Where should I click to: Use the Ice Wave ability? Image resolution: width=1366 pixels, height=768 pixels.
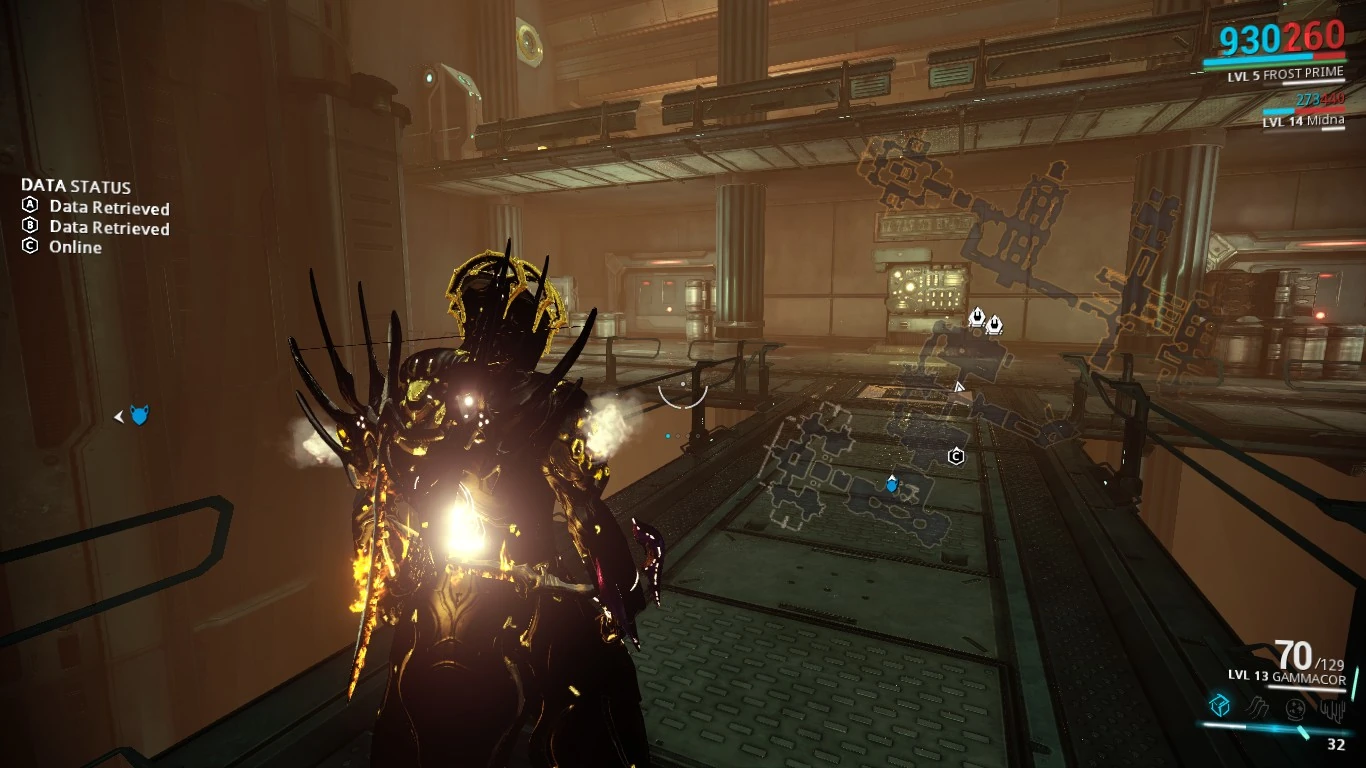[1258, 707]
